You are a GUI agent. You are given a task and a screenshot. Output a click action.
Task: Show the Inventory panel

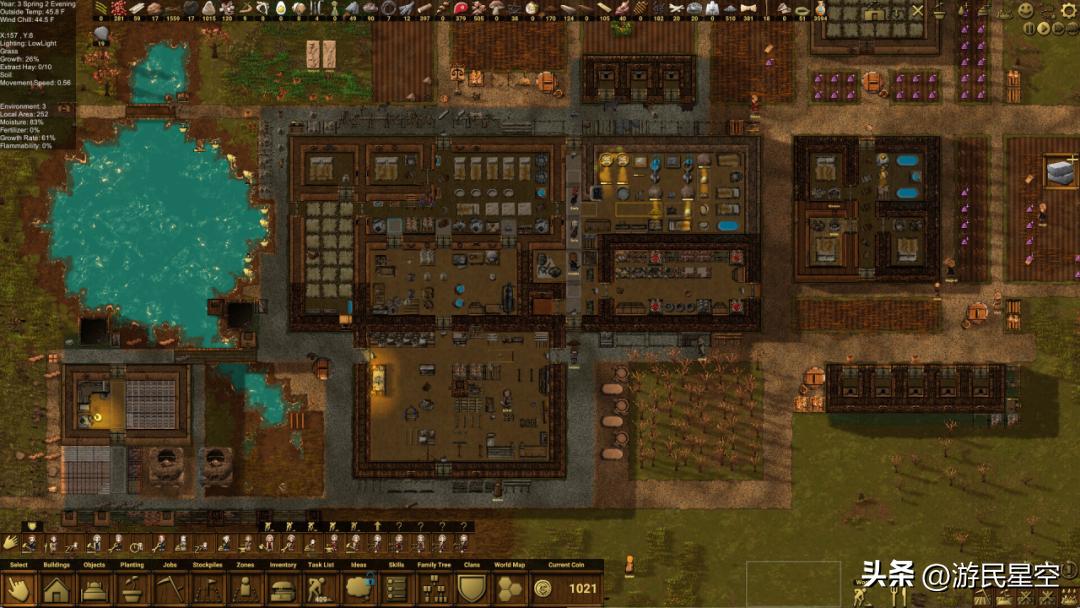tap(283, 588)
